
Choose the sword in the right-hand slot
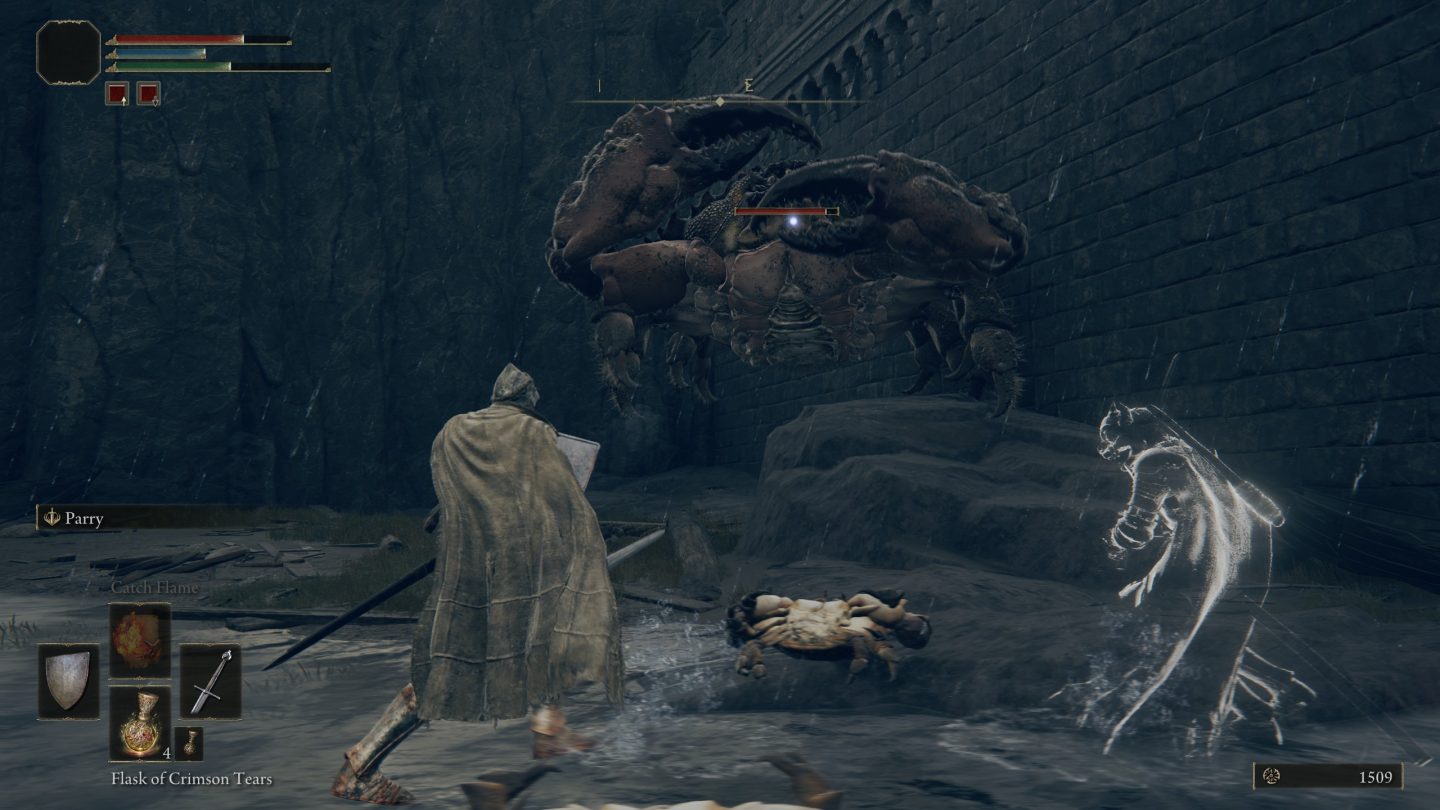tap(211, 682)
